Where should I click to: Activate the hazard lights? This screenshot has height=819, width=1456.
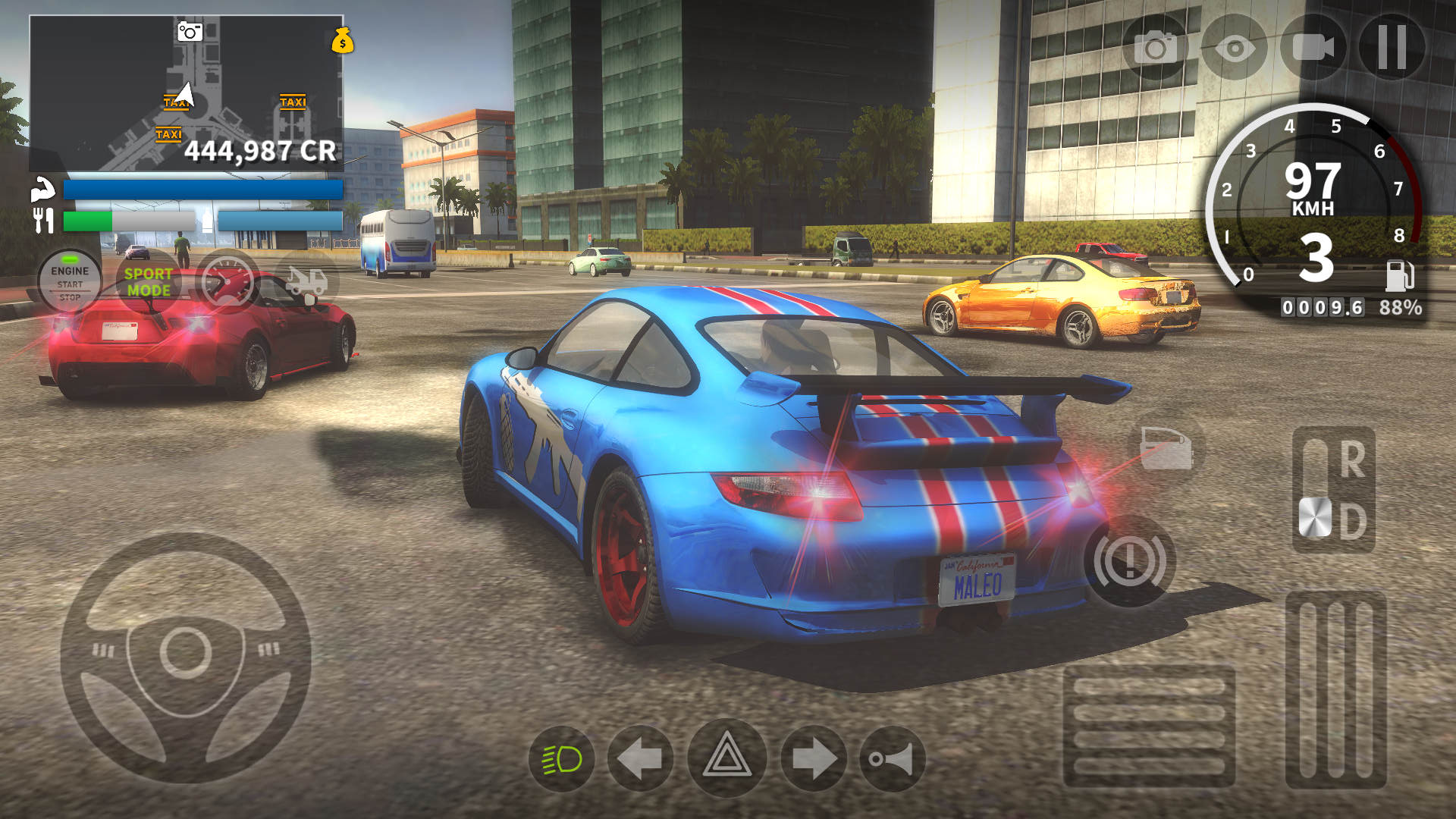[726, 758]
